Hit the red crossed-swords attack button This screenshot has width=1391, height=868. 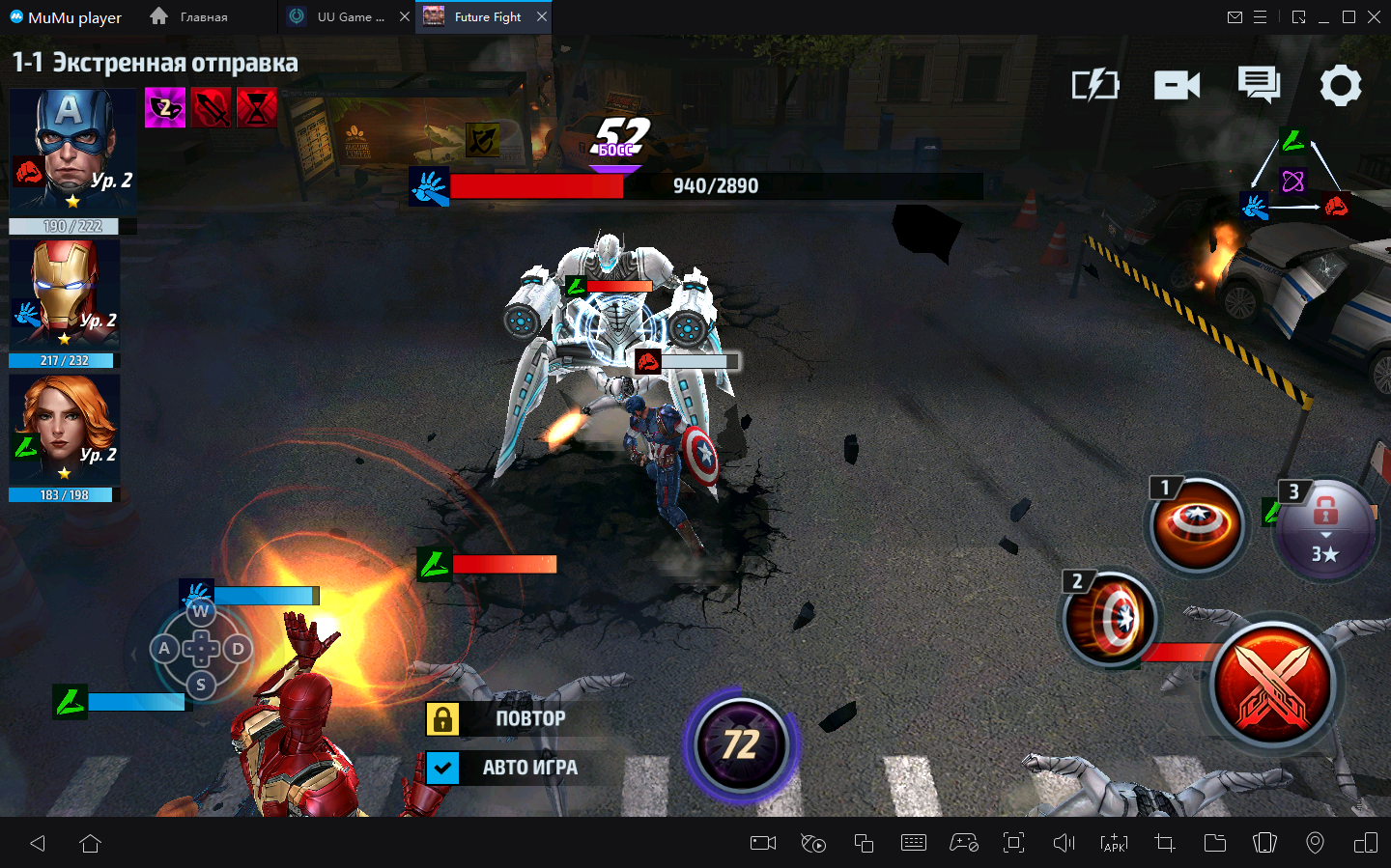tap(1272, 685)
